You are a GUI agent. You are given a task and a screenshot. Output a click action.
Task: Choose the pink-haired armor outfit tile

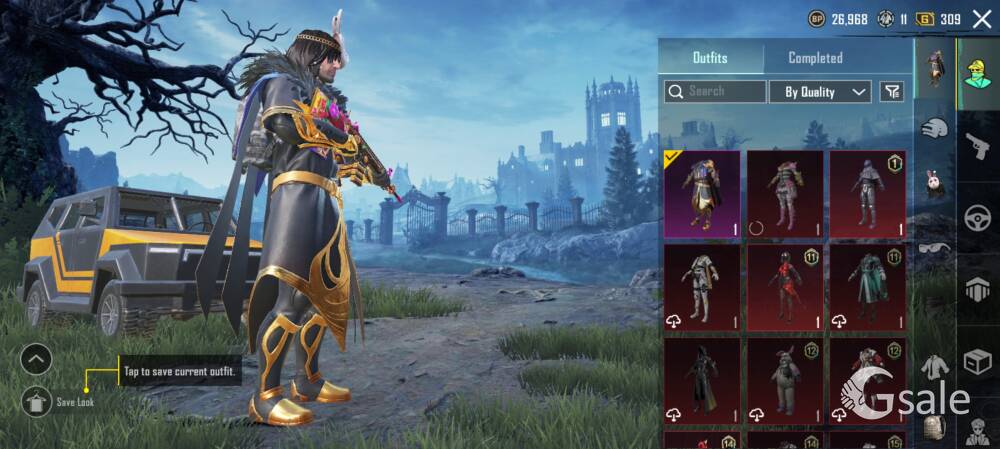click(785, 194)
